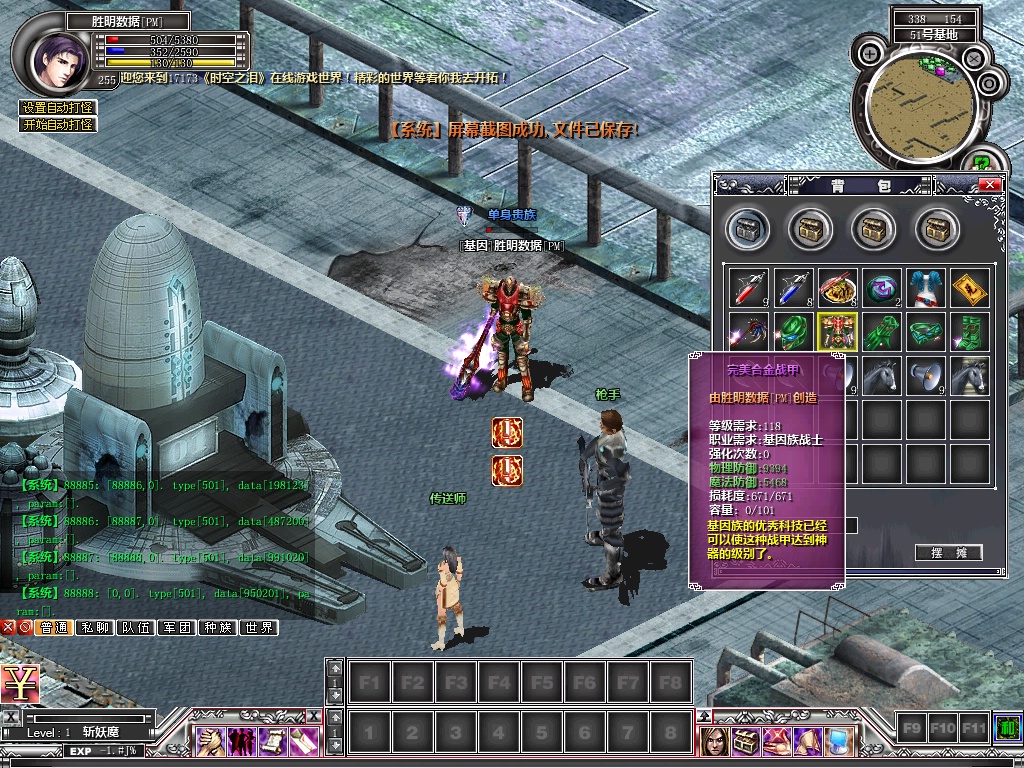
Task: Switch chat to the 私聊 channel
Action: point(94,628)
